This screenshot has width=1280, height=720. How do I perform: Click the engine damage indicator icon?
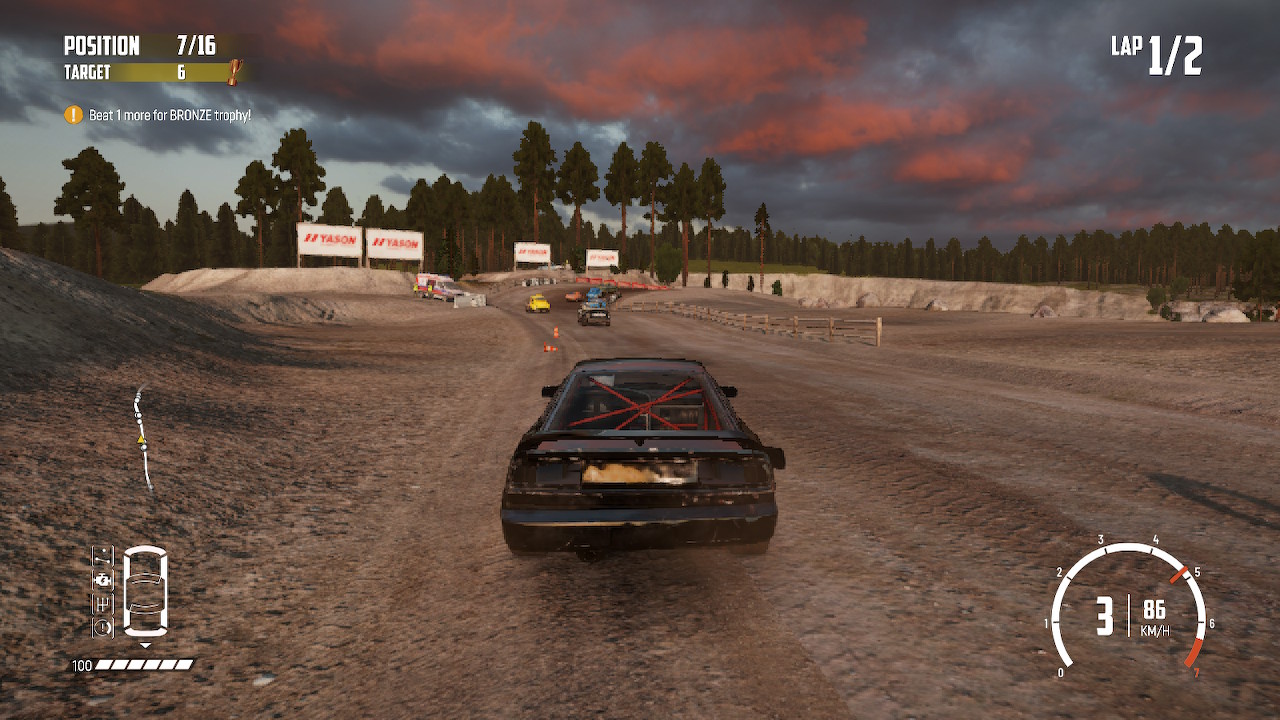102,579
